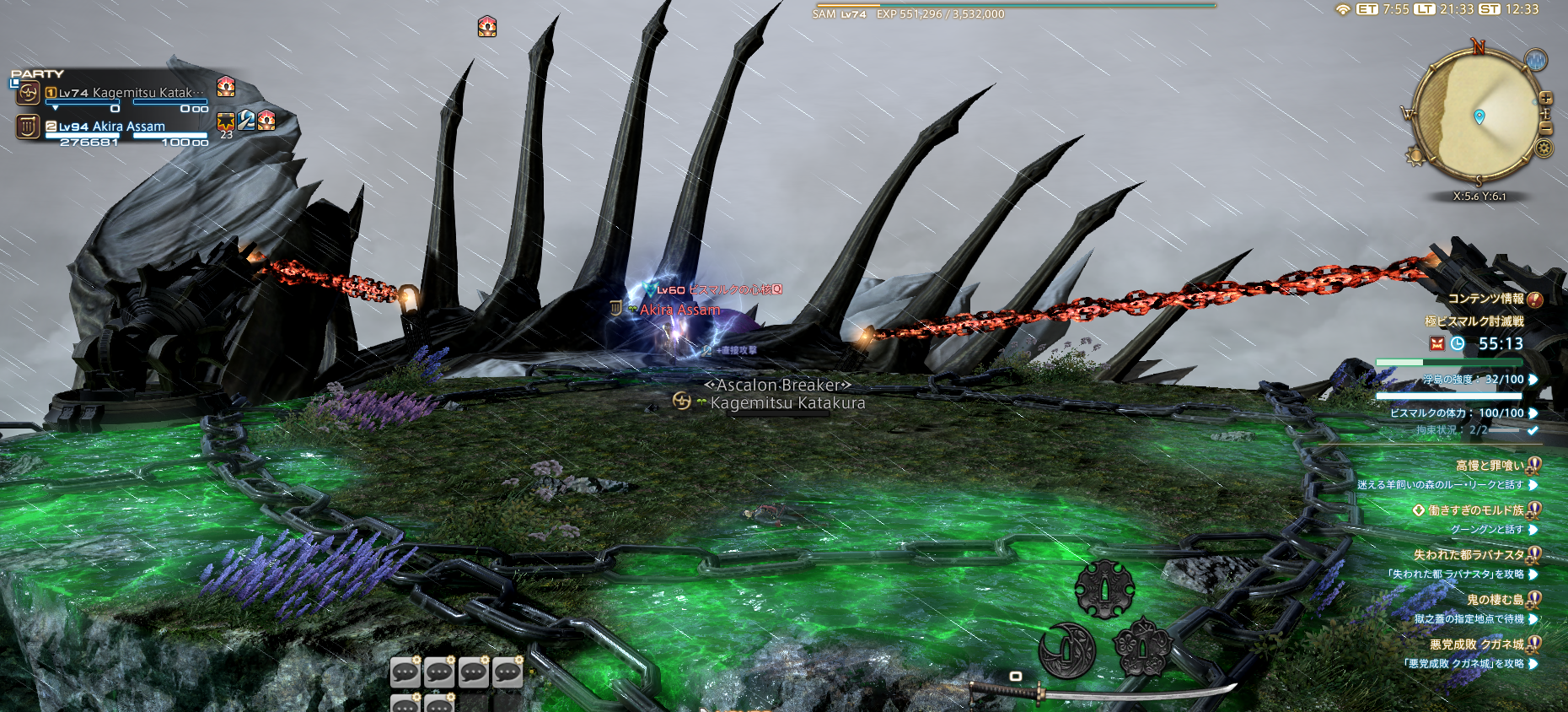Open the 働きすぎのモルド族 quest entry
The image size is (1568, 712).
[1476, 510]
